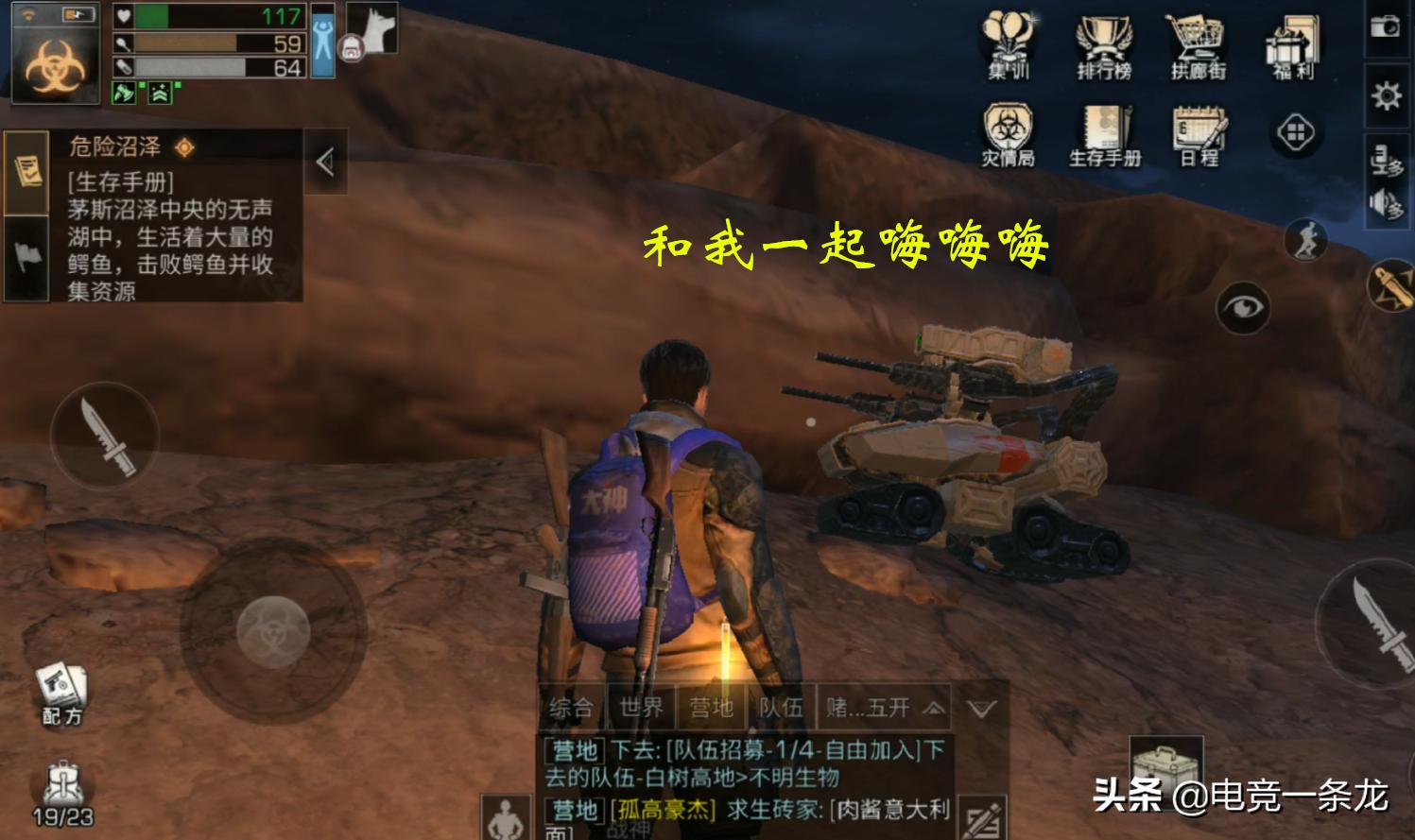Collapse chat with the down arrow
This screenshot has height=840, width=1415.
coord(981,708)
